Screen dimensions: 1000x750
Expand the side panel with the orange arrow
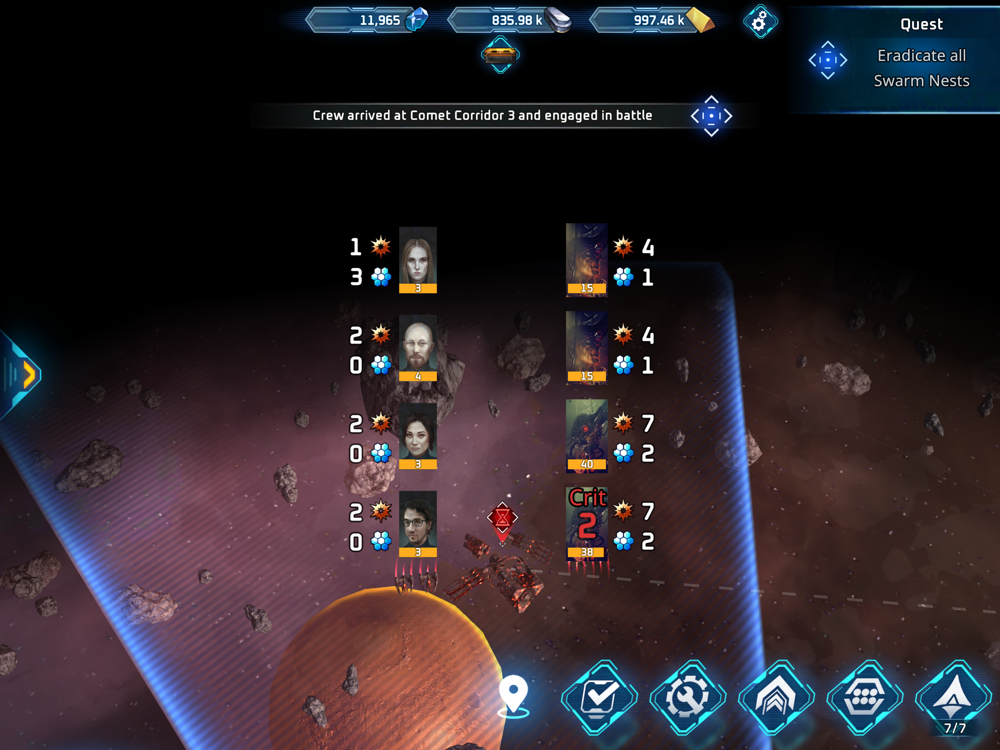pos(24,374)
